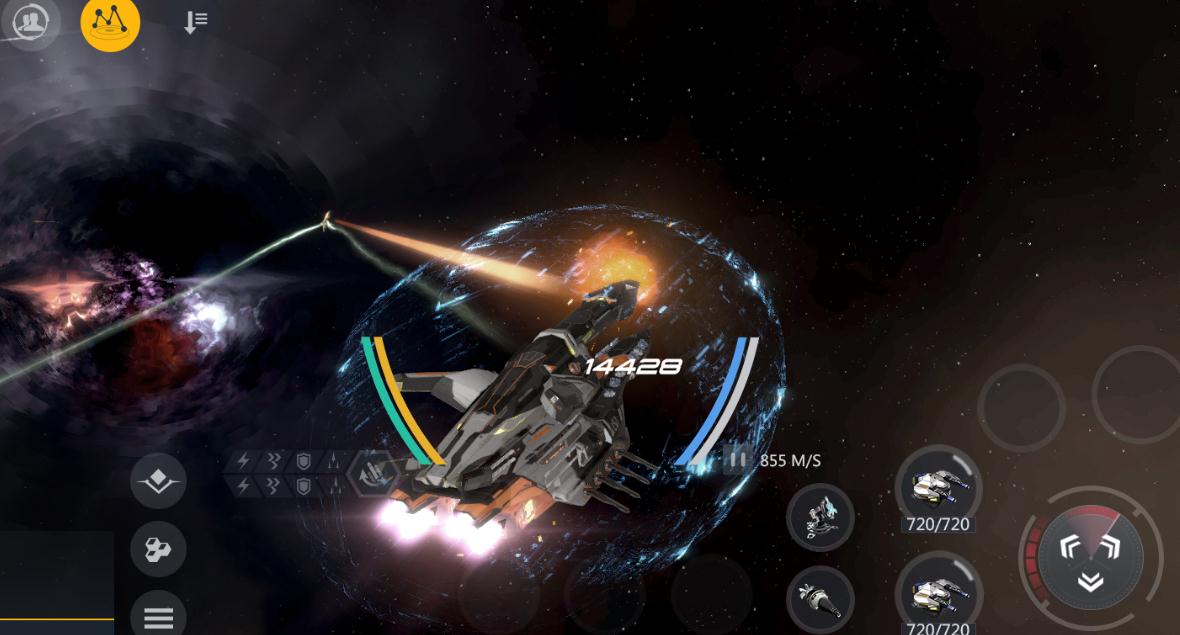Activate the thruster propulsion module

click(x=820, y=598)
